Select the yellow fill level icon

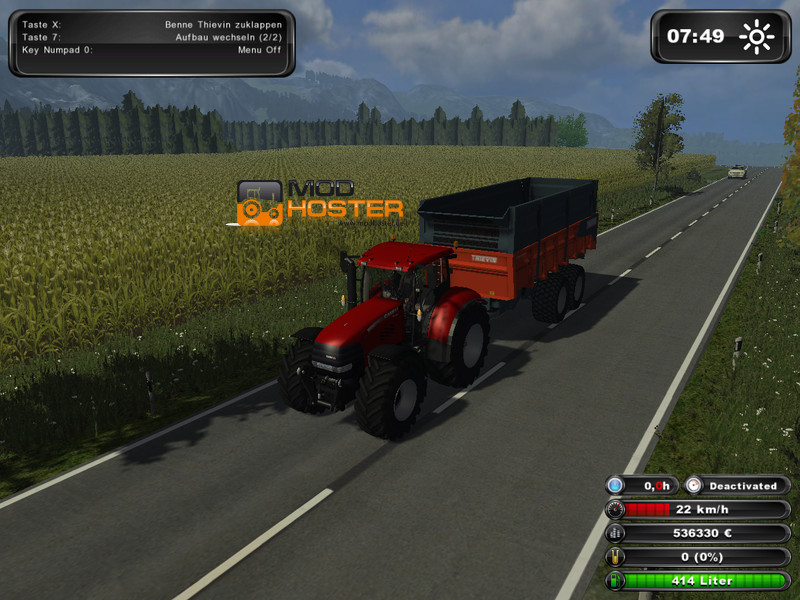point(614,557)
